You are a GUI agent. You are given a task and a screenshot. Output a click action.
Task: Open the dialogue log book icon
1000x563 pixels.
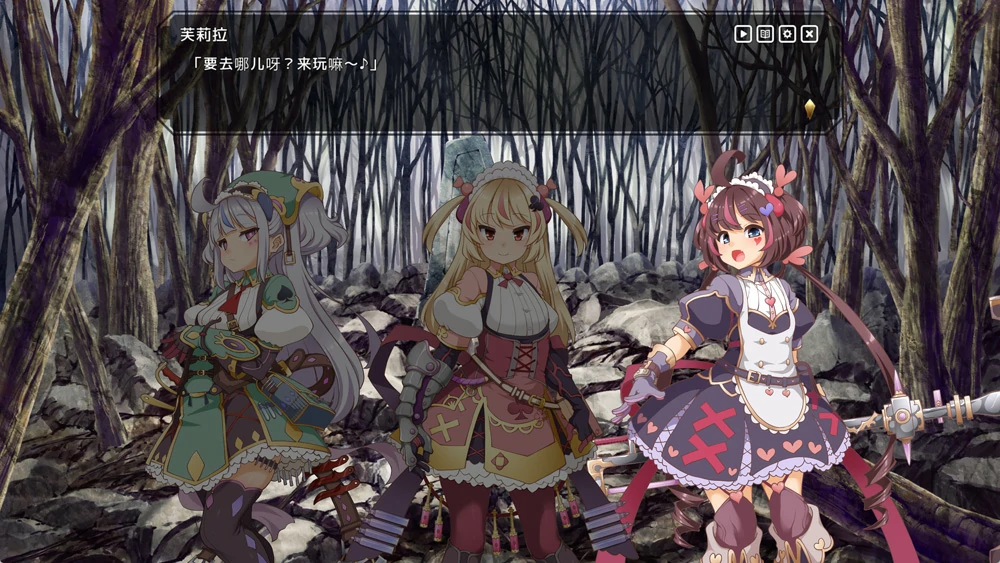click(765, 34)
